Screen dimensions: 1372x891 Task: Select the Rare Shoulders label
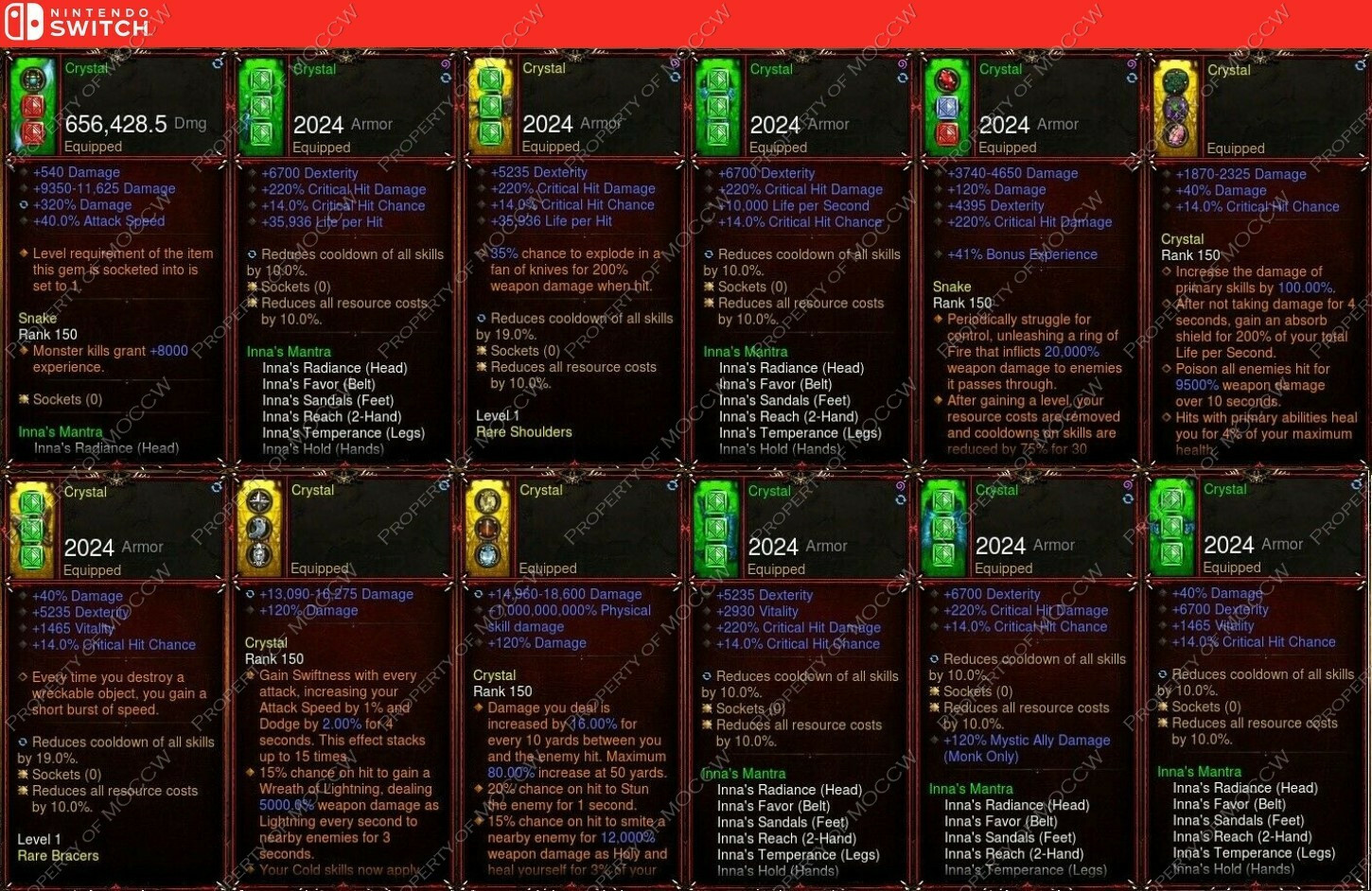point(523,431)
